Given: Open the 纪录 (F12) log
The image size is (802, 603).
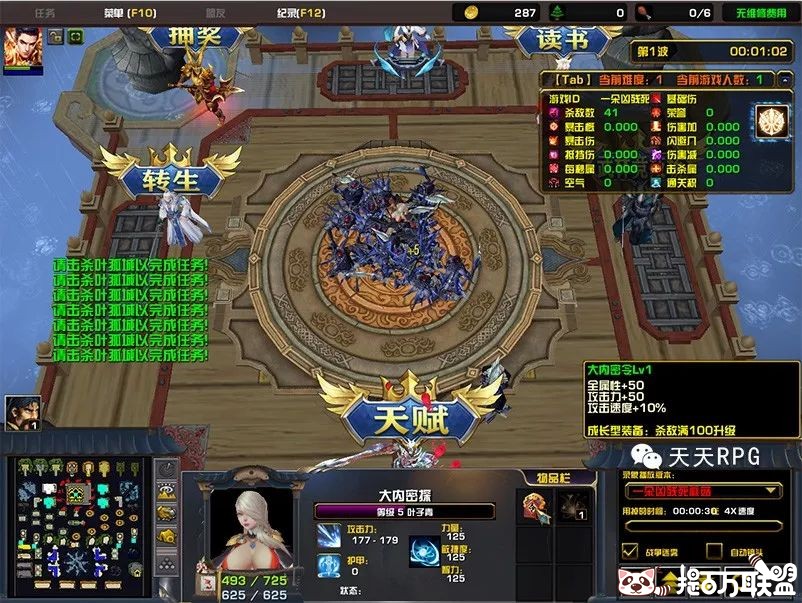Looking at the screenshot, I should pyautogui.click(x=299, y=13).
